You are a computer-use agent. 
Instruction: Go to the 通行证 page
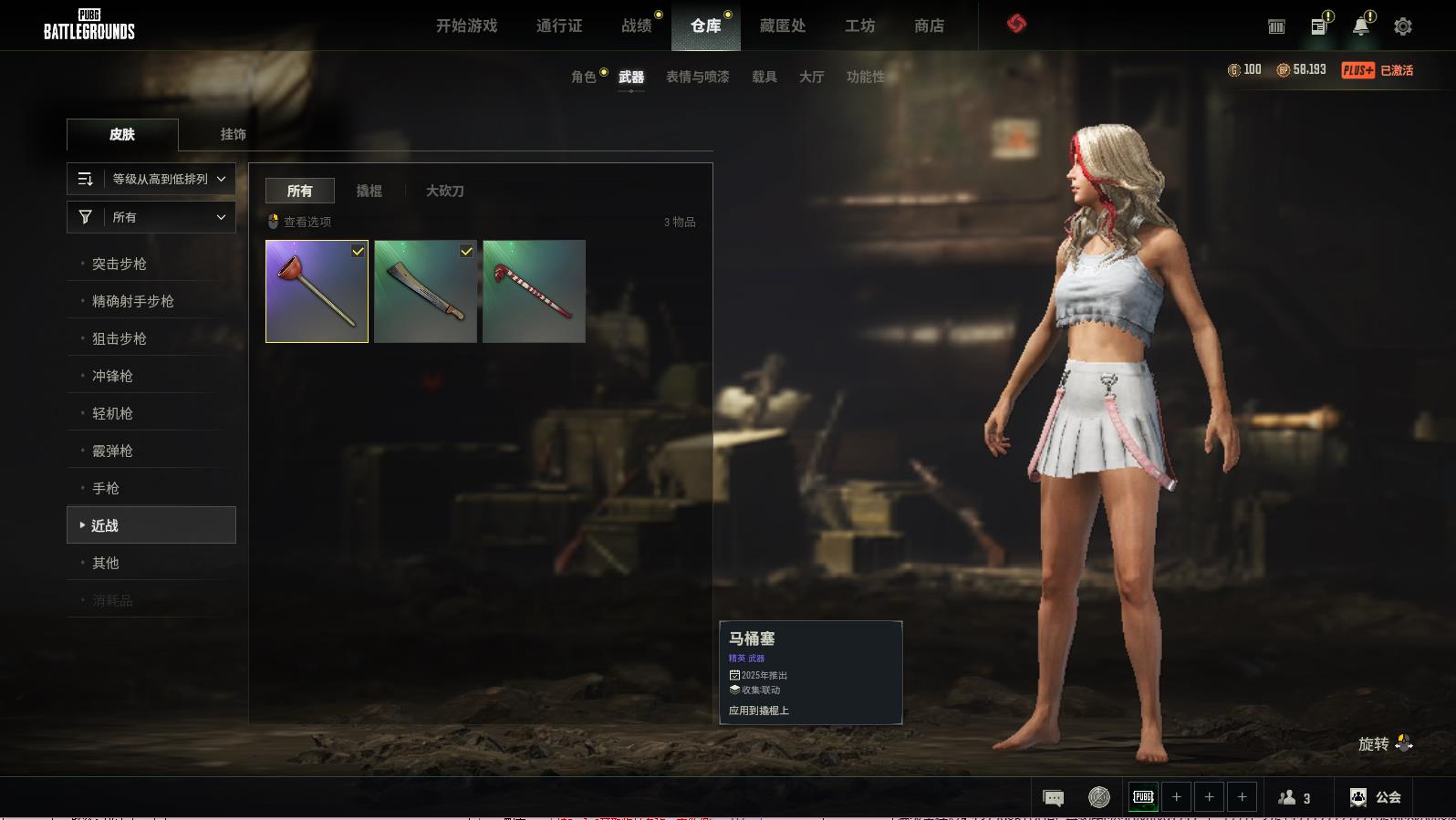pyautogui.click(x=559, y=26)
